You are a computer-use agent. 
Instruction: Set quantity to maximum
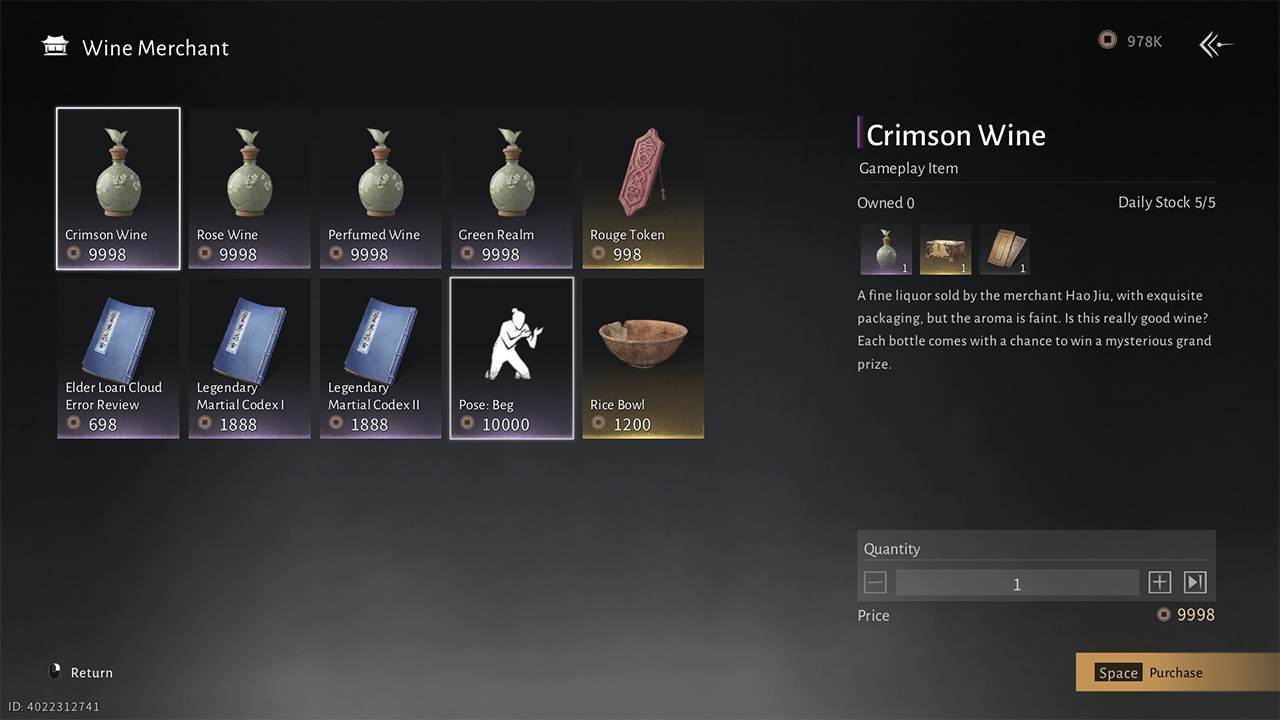[1195, 583]
